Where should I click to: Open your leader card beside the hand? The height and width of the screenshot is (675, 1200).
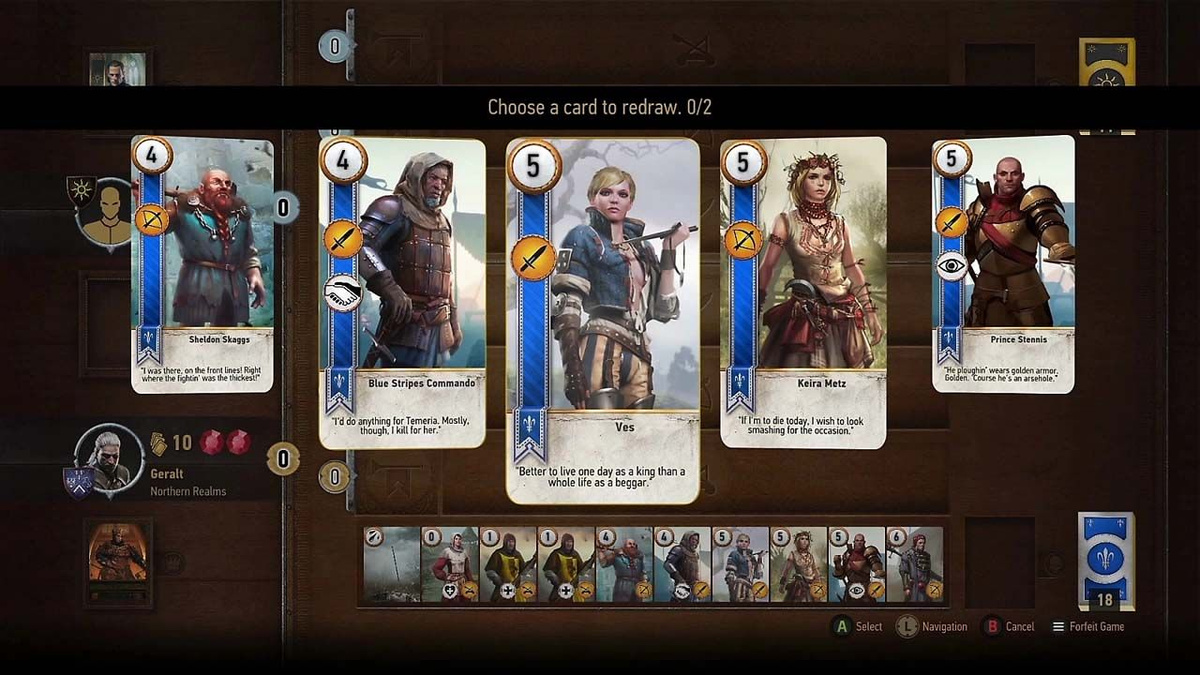[118, 562]
